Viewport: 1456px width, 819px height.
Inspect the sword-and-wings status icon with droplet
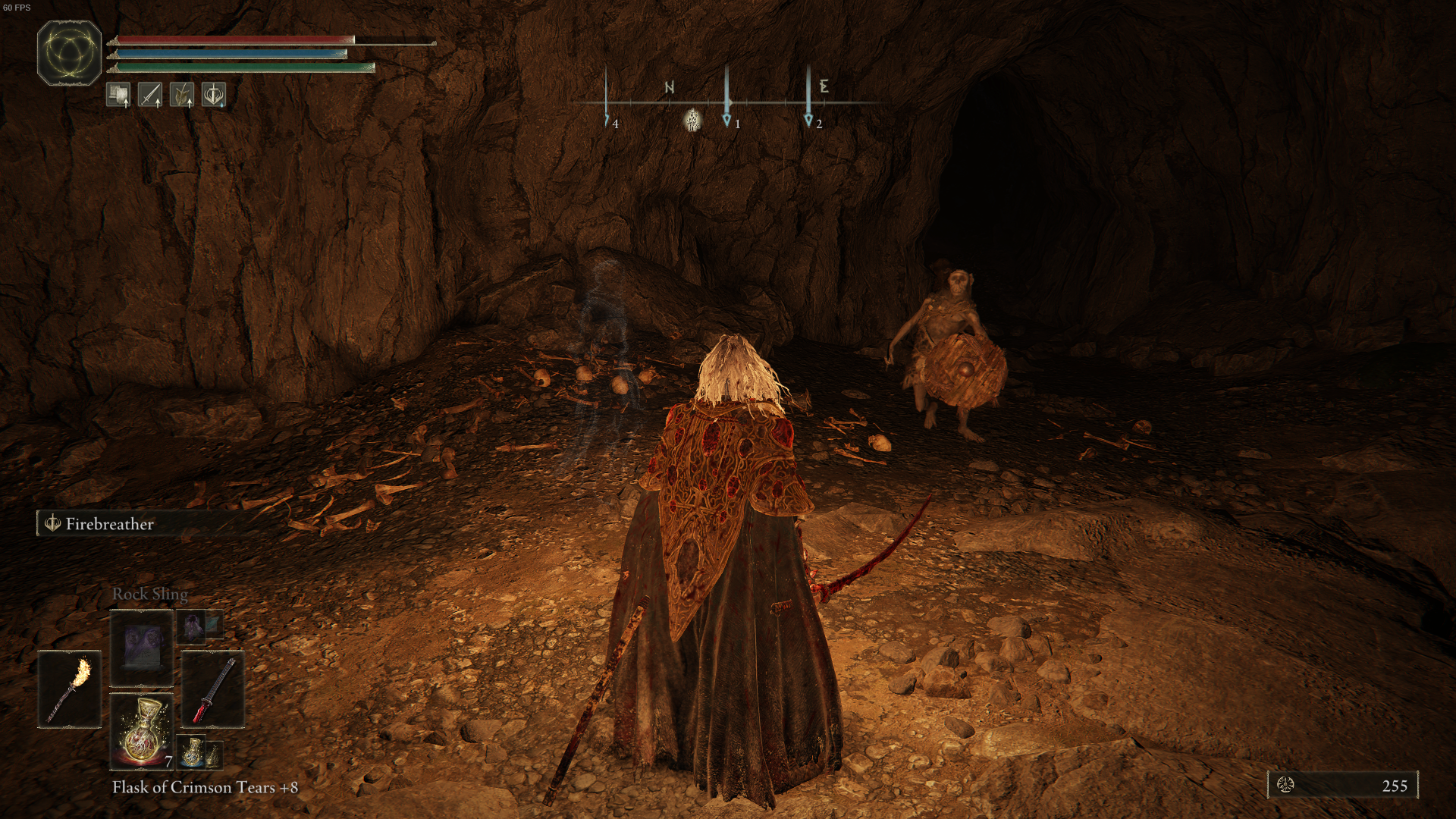tap(214, 95)
